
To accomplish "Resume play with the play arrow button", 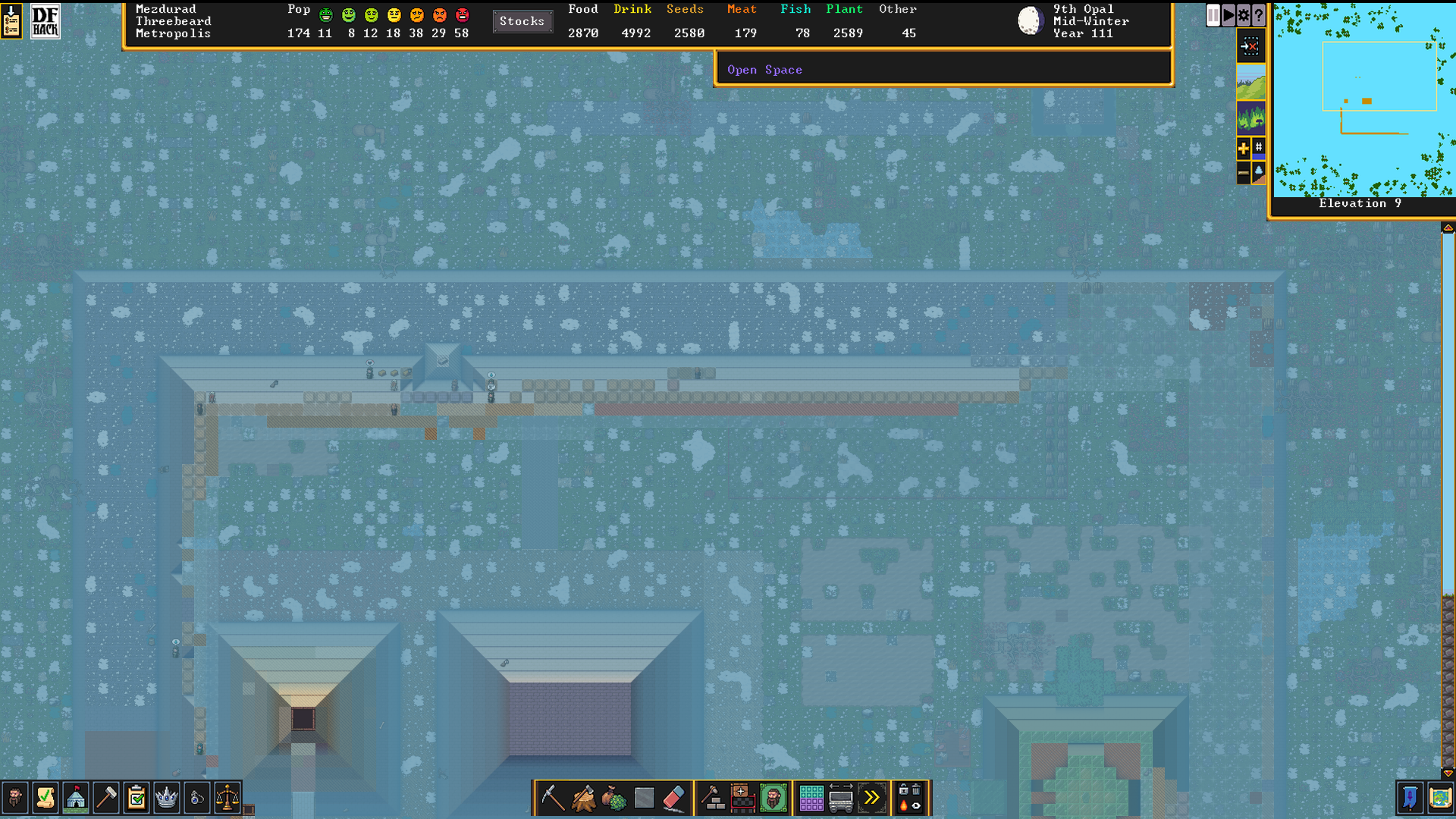I will point(1228,14).
